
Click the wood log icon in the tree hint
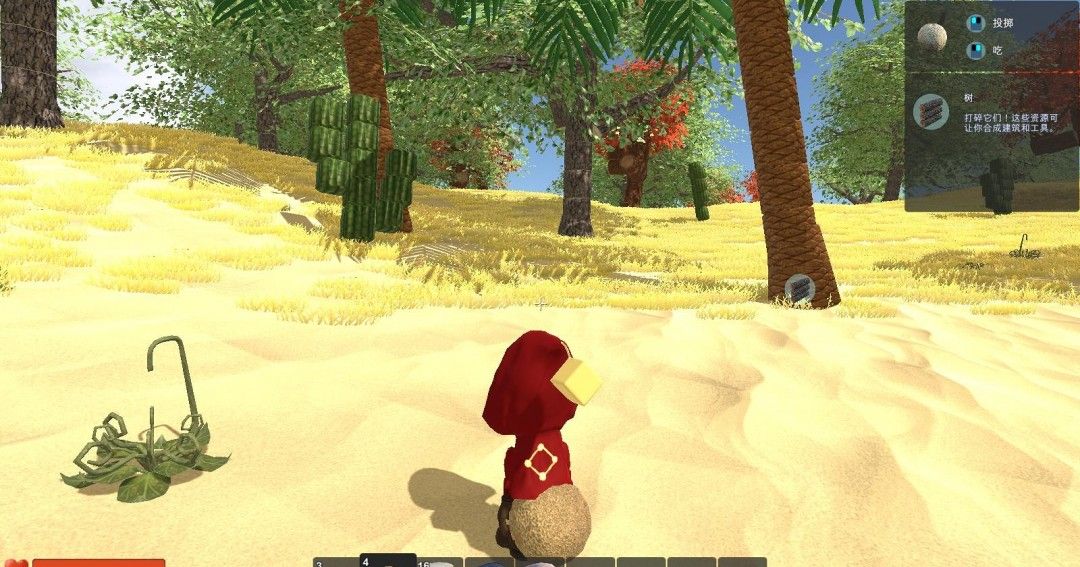(x=930, y=111)
